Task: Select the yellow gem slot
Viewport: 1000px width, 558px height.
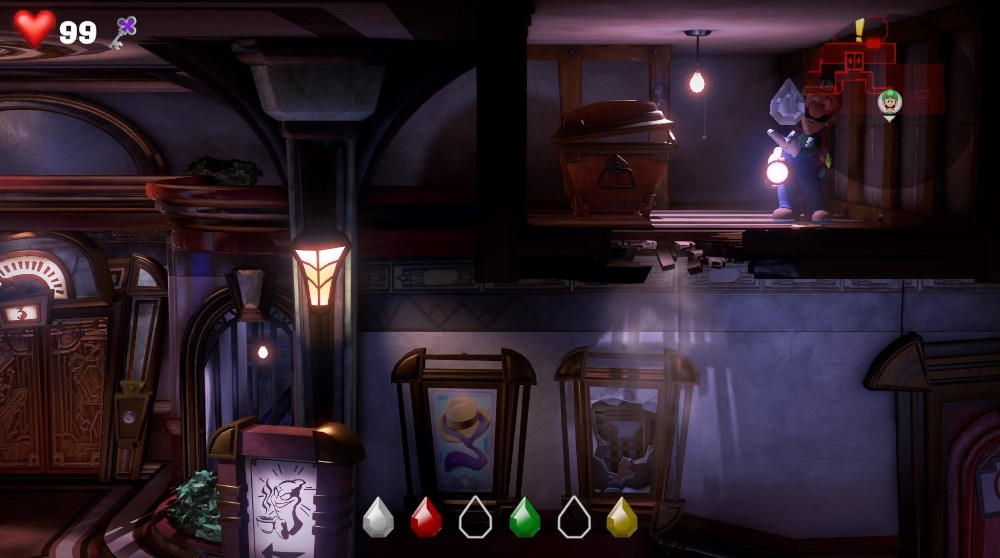Action: 622,517
